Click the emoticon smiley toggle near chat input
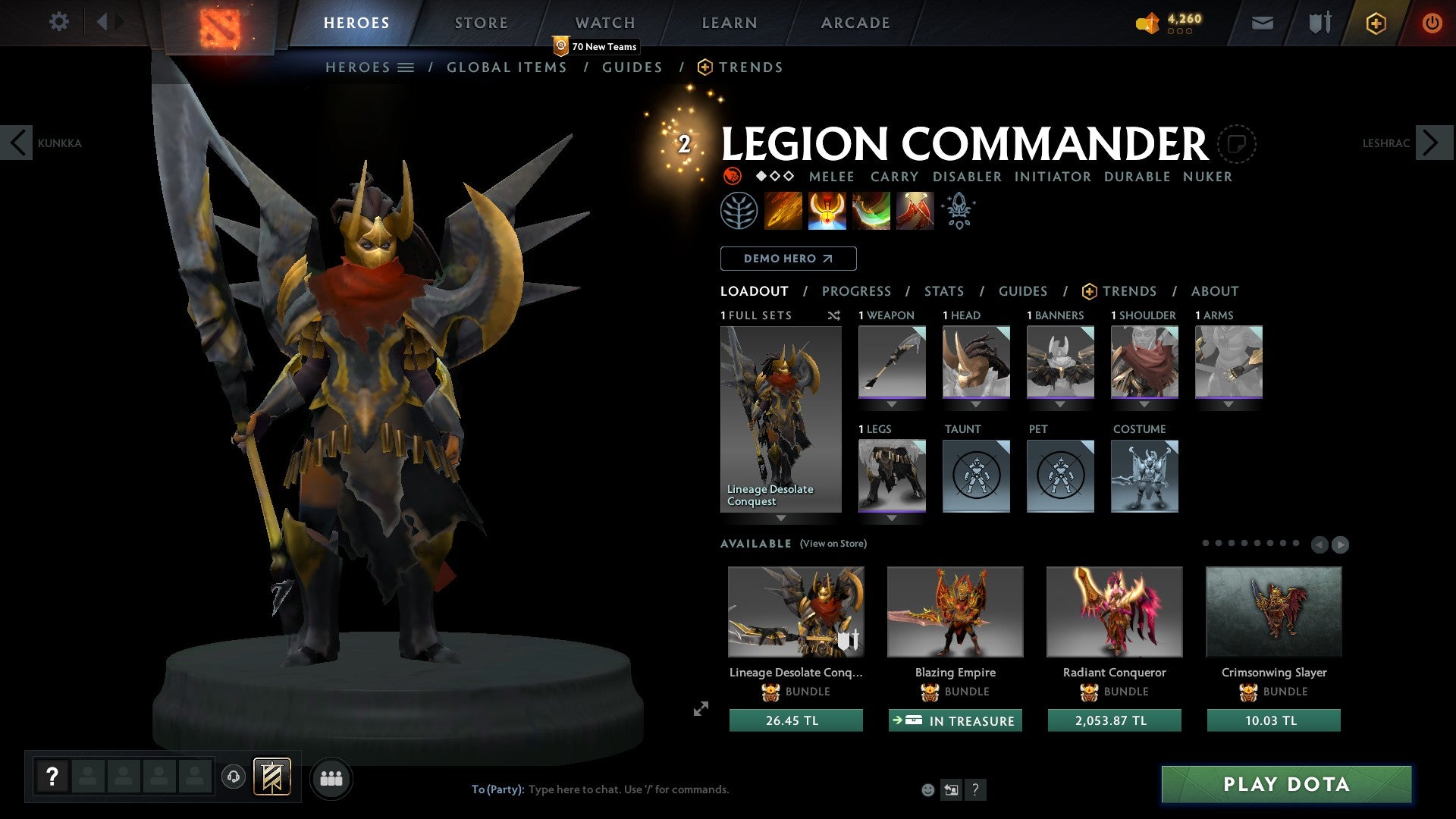This screenshot has height=819, width=1456. tap(927, 789)
